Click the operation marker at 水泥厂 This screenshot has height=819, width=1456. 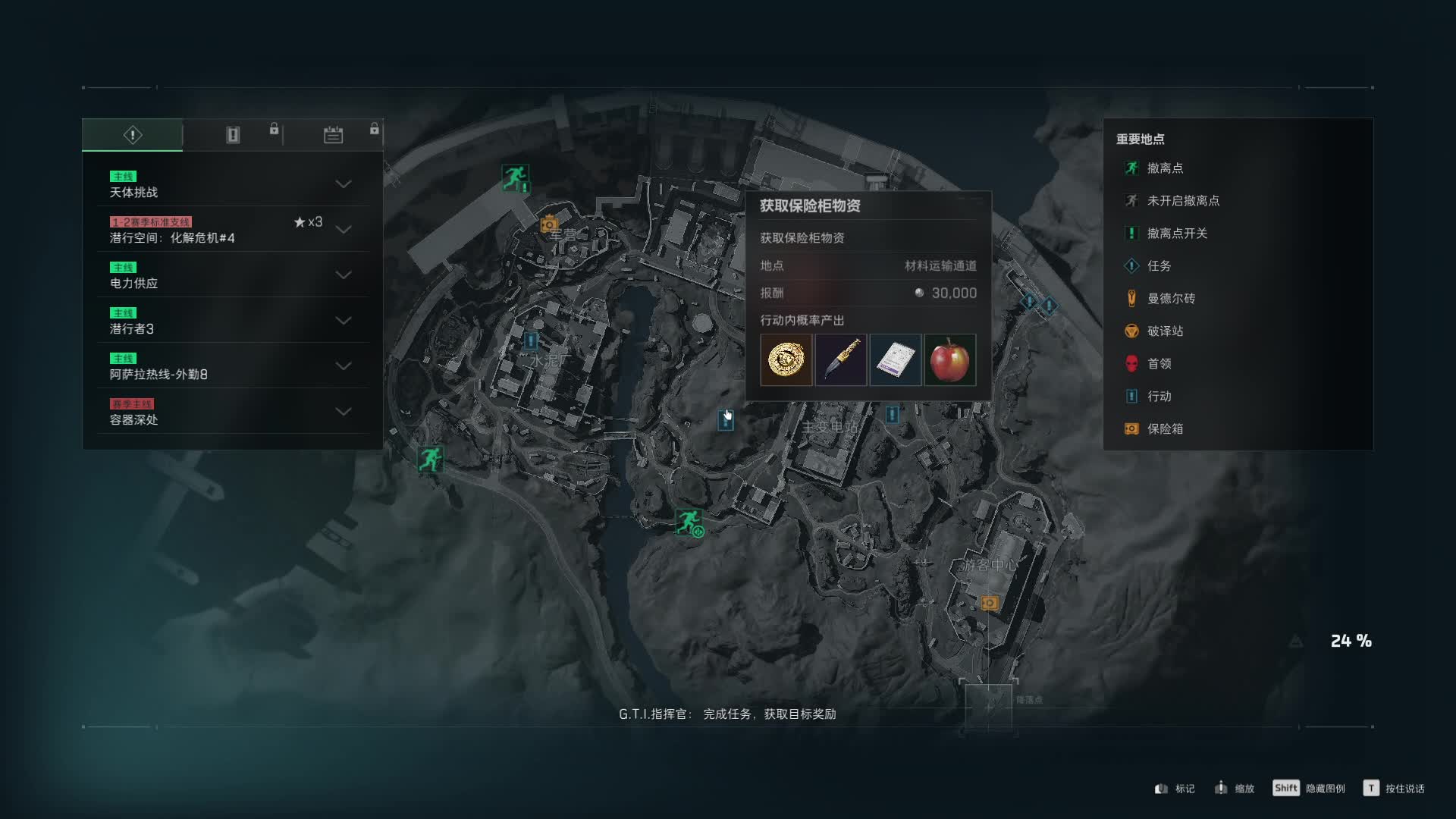coord(531,340)
